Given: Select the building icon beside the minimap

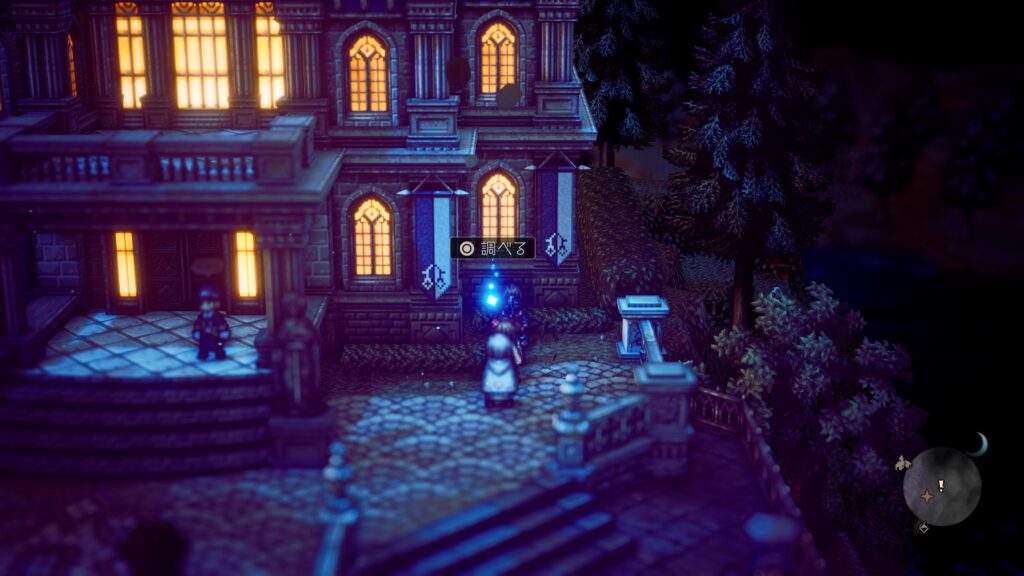Looking at the screenshot, I should click(x=903, y=463).
